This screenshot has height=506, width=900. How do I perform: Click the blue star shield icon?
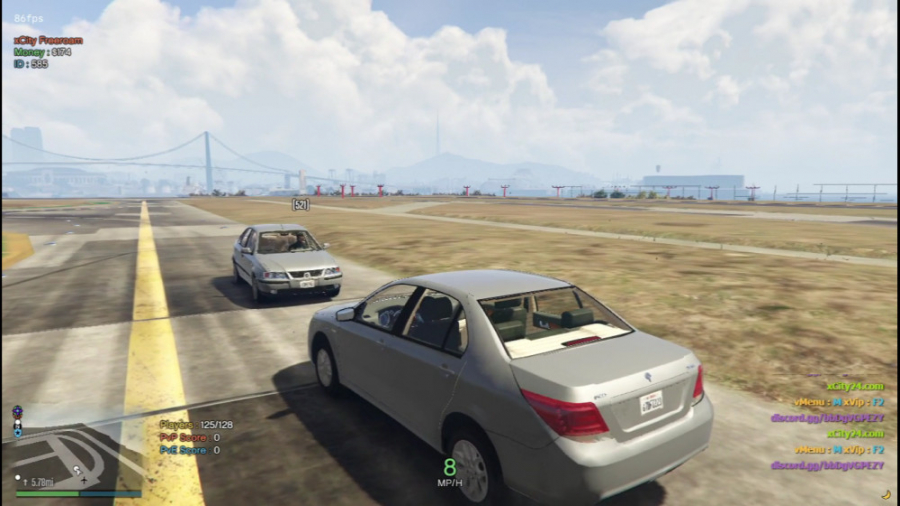coord(18,434)
